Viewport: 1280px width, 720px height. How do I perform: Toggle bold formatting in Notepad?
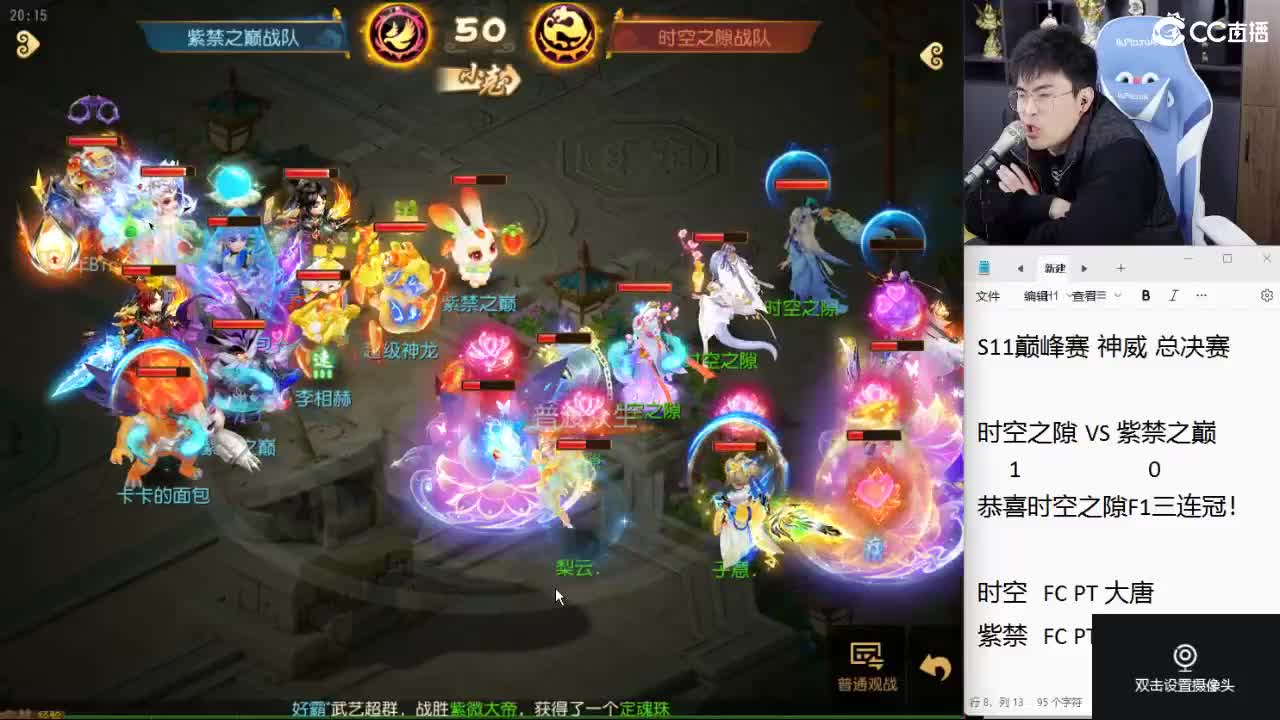(x=1146, y=295)
